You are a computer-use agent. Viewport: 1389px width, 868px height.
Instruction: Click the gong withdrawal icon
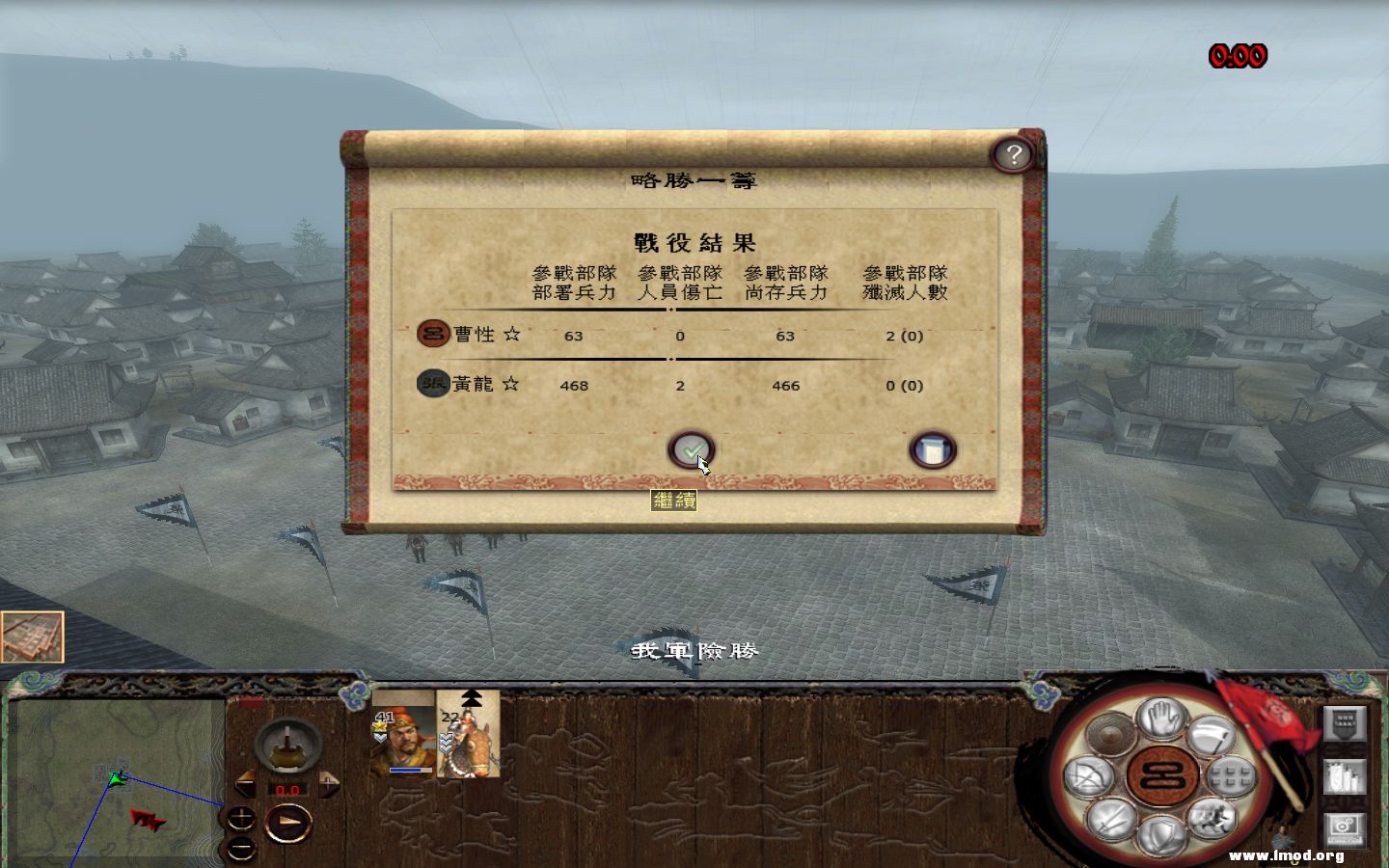click(x=1107, y=734)
